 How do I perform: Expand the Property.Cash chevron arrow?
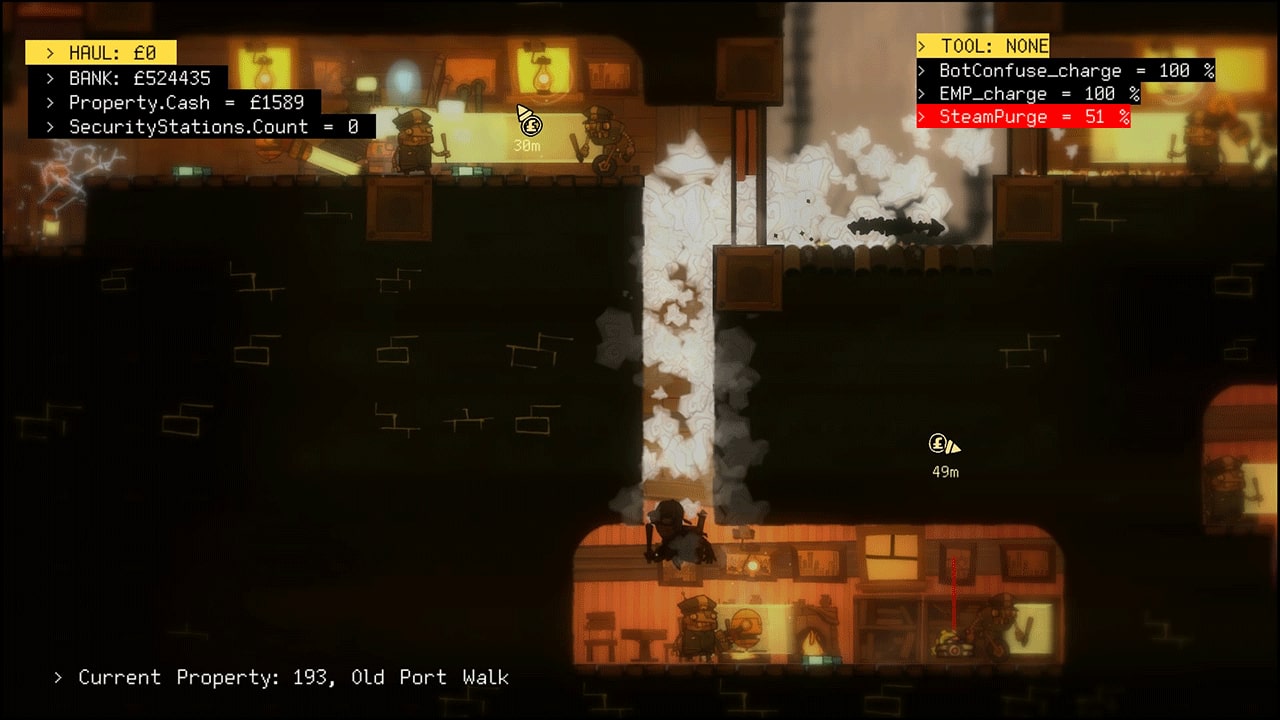click(x=49, y=102)
